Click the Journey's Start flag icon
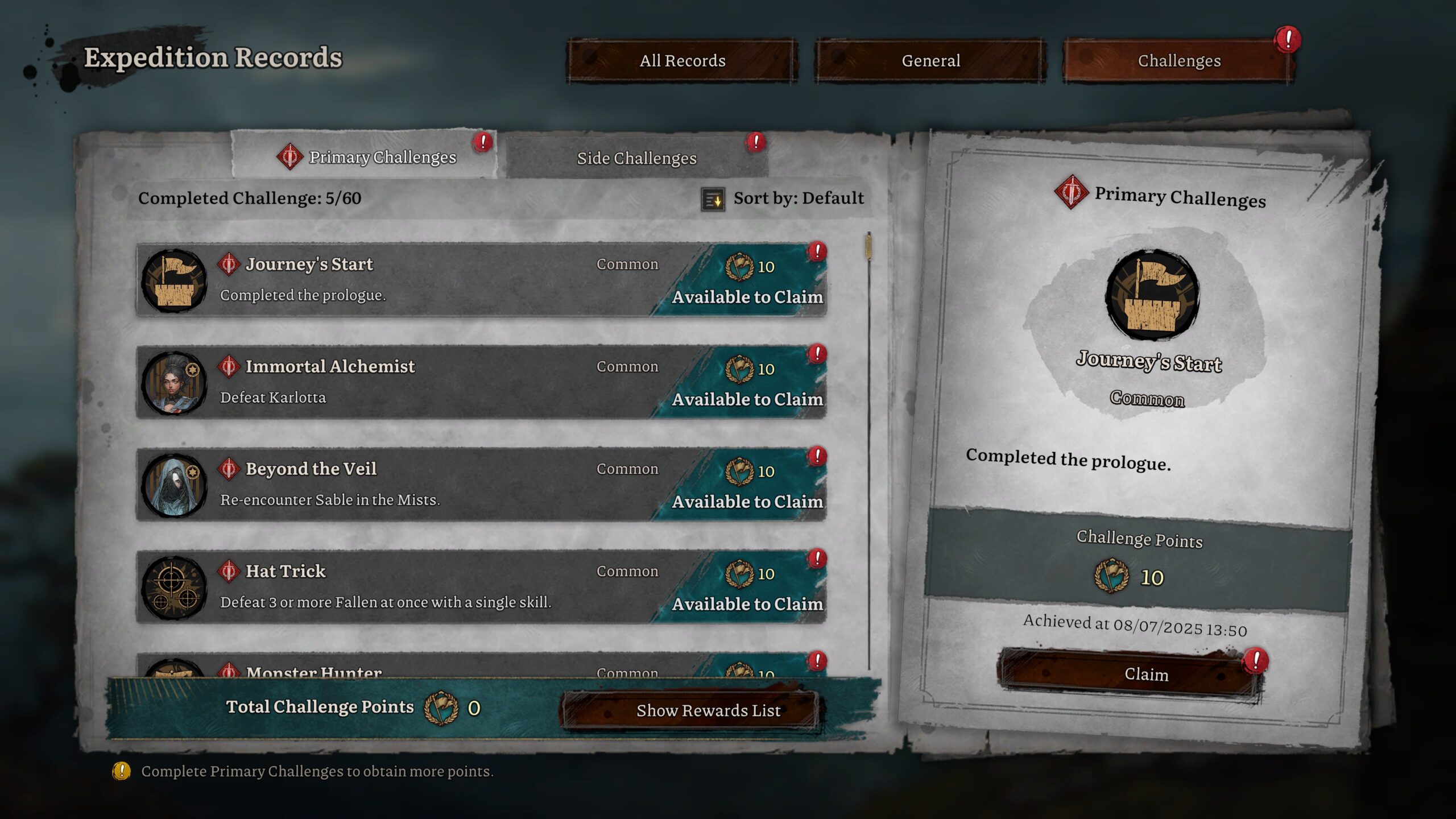This screenshot has width=1456, height=819. click(173, 282)
